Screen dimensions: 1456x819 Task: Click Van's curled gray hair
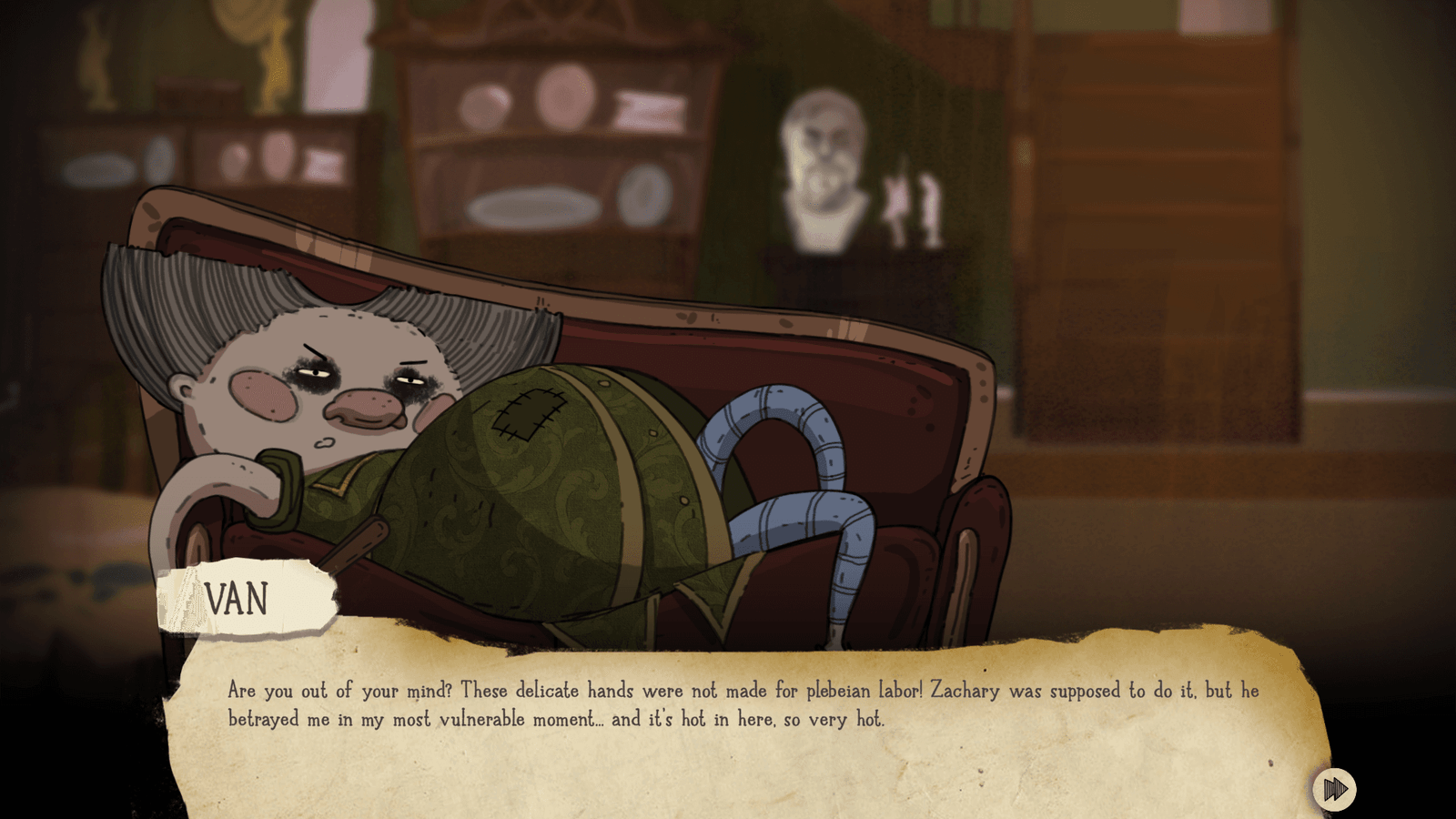tap(182, 300)
